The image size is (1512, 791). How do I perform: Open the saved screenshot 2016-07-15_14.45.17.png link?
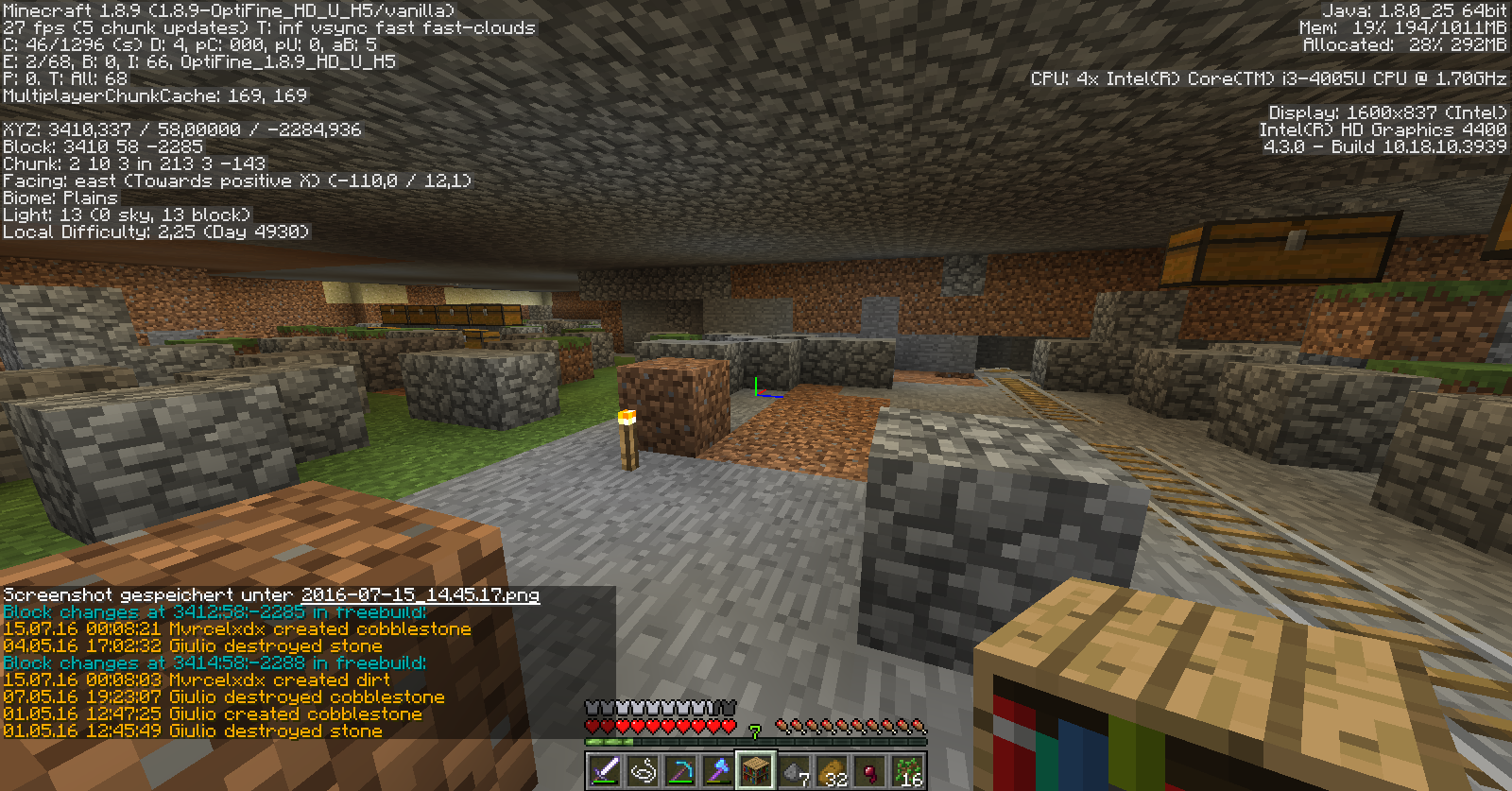coord(420,595)
